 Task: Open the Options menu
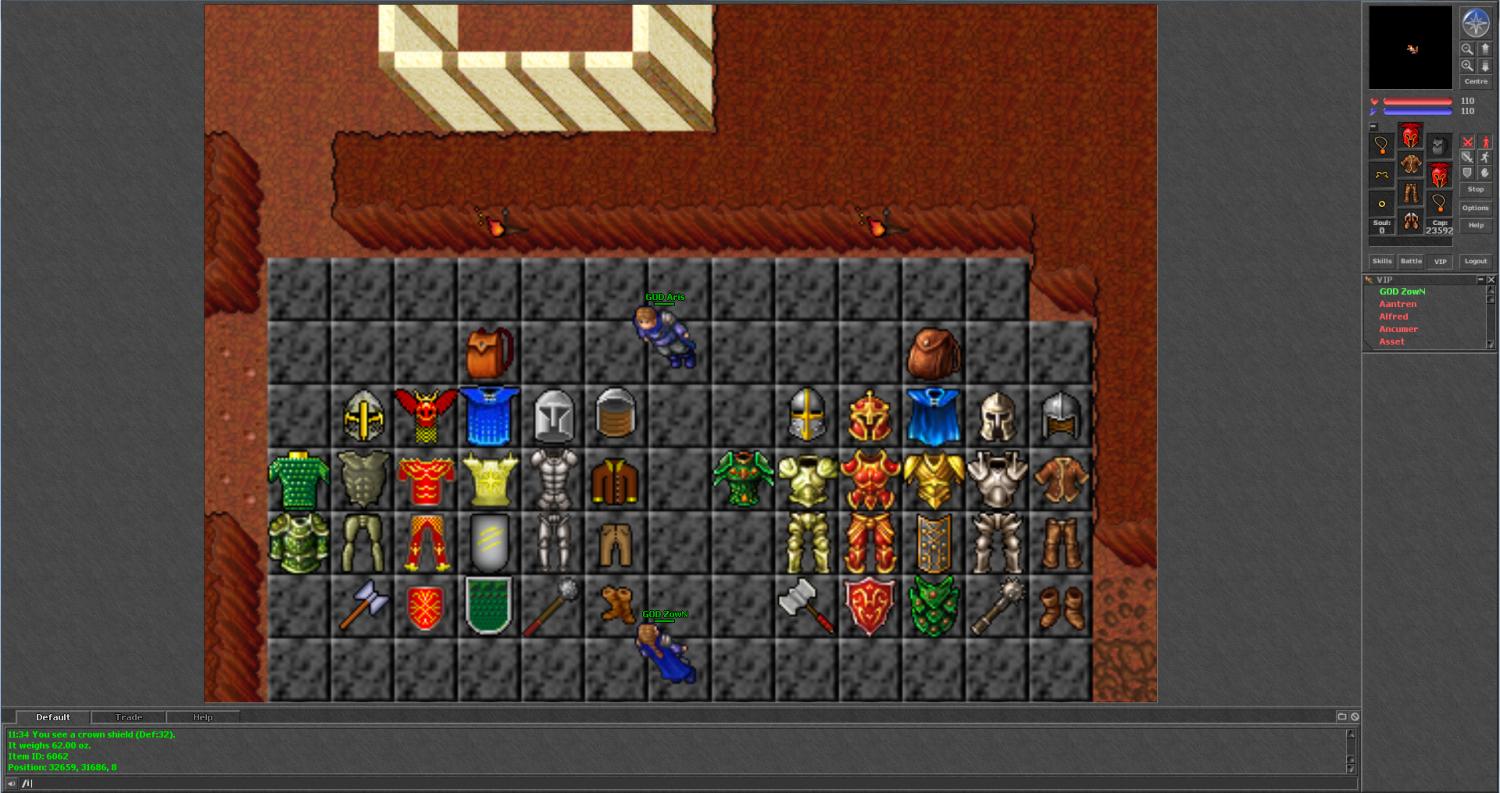click(1475, 208)
